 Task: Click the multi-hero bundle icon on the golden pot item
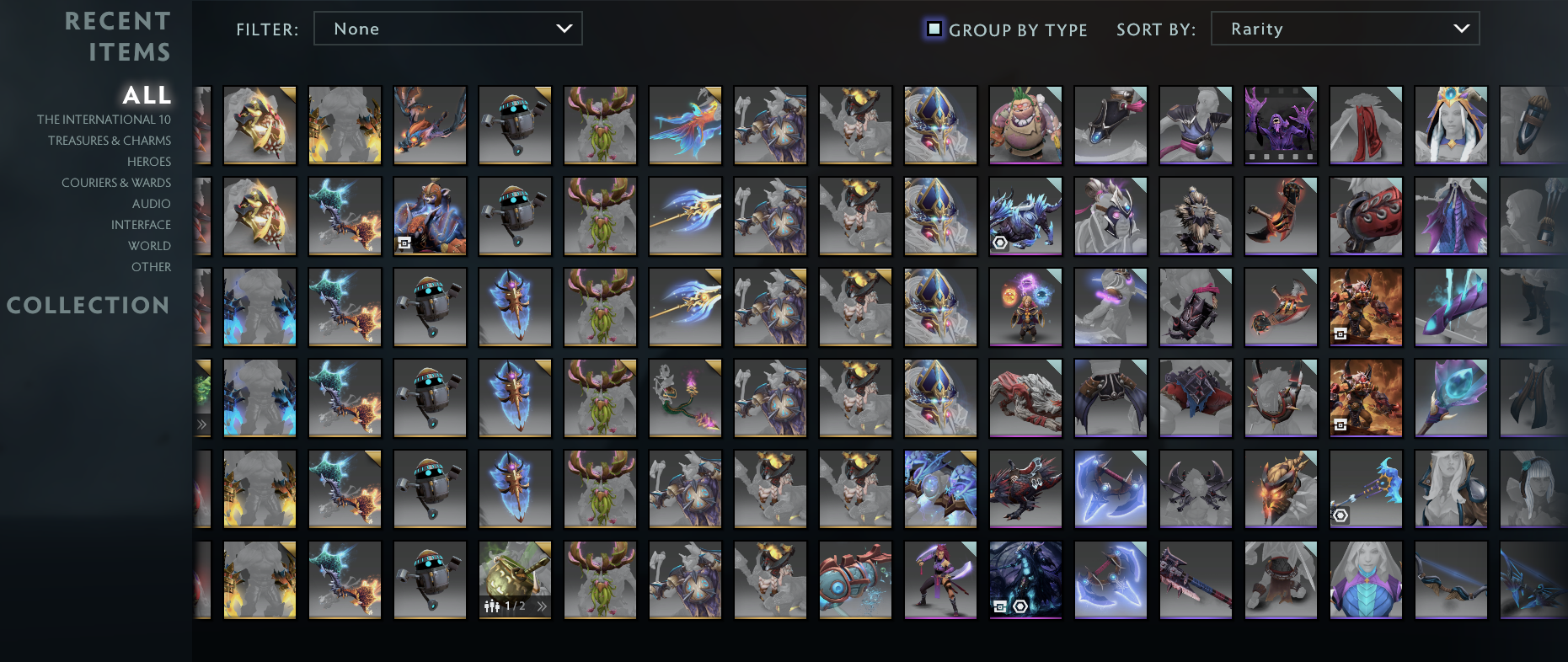(x=491, y=606)
